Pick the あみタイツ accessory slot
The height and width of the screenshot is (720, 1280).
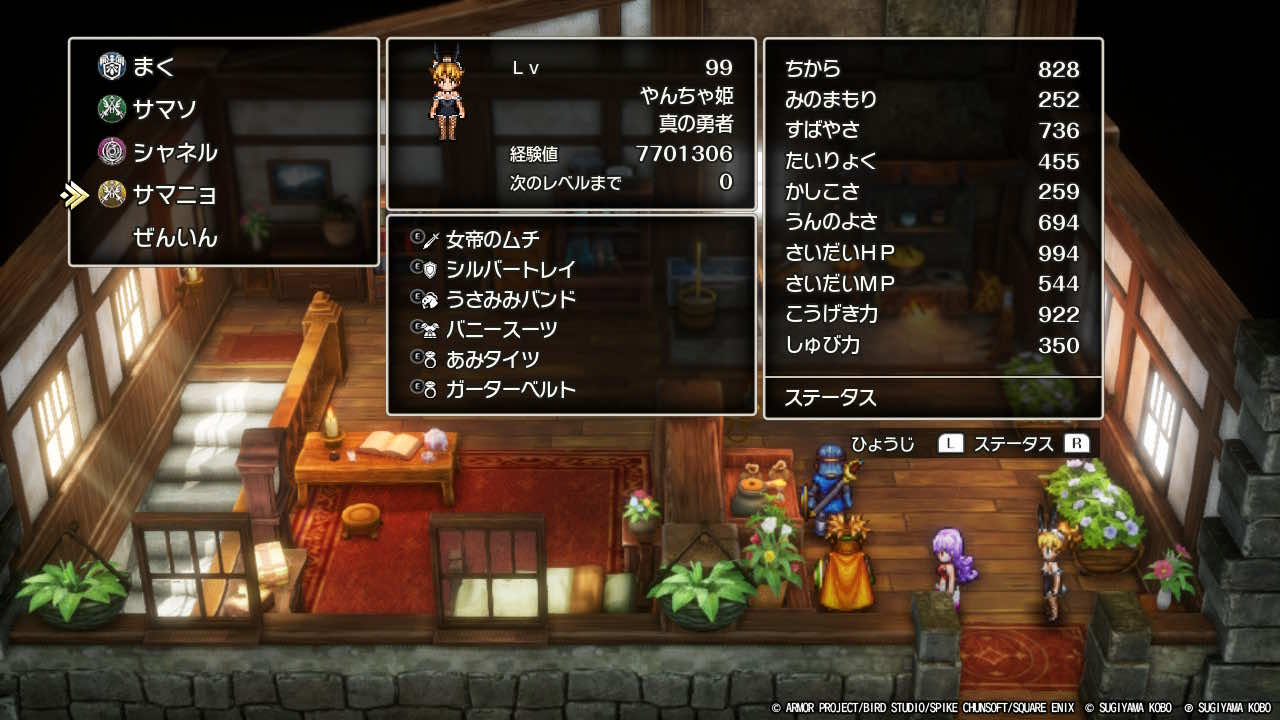point(492,359)
